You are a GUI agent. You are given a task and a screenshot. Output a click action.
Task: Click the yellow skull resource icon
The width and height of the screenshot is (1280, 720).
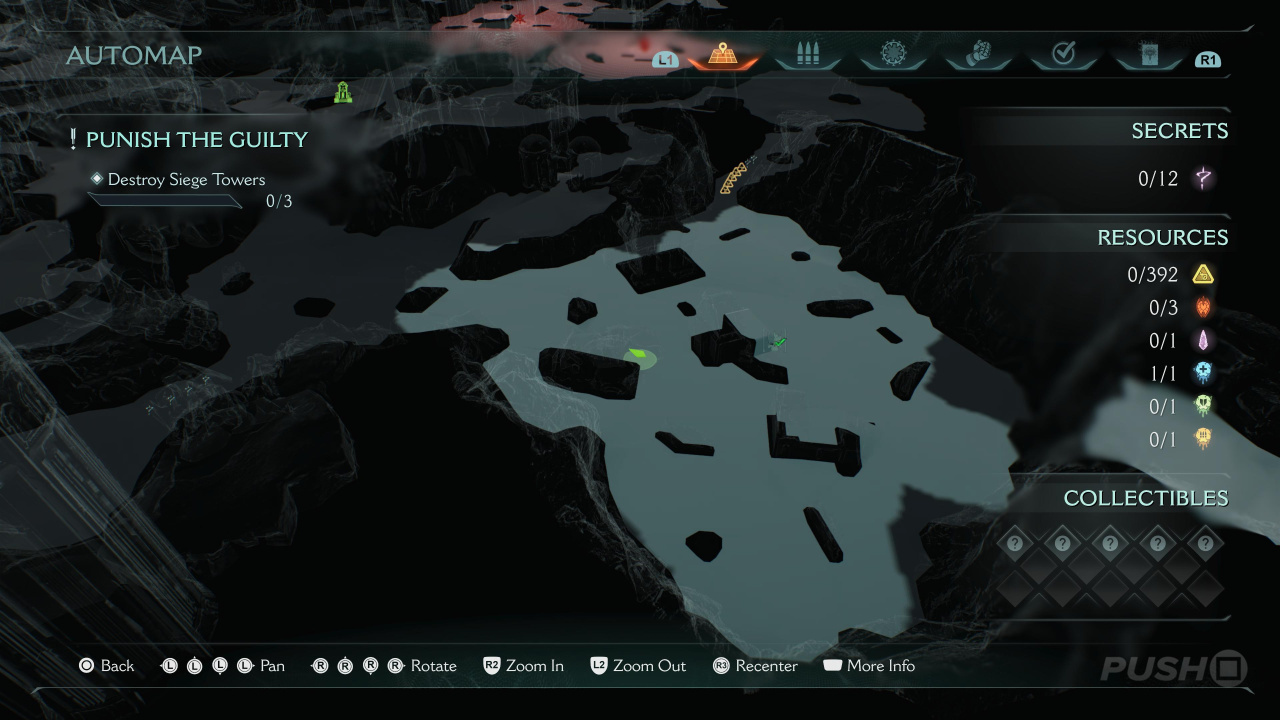pyautogui.click(x=1203, y=438)
